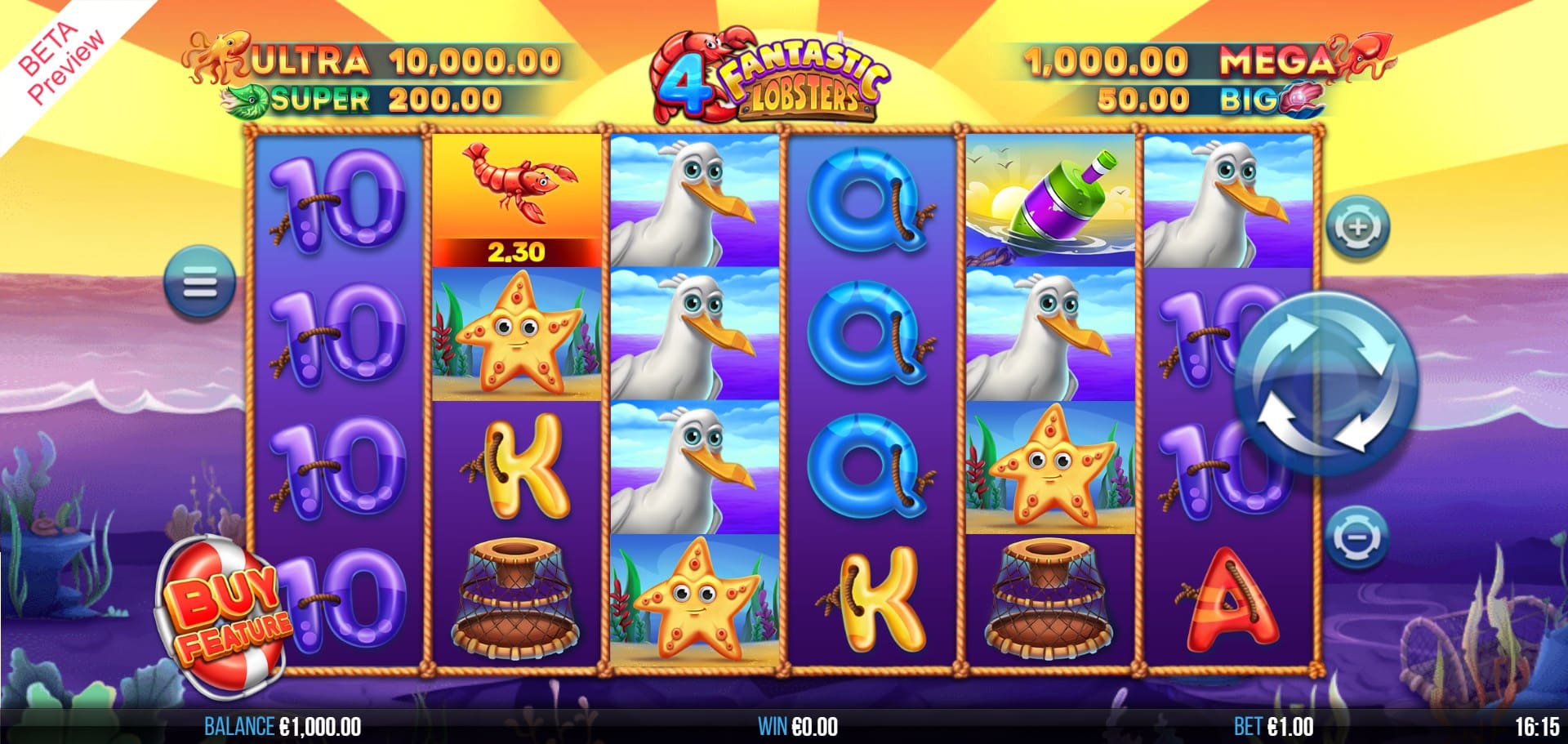Open the hamburger menu
The image size is (1568, 744).
coord(200,283)
